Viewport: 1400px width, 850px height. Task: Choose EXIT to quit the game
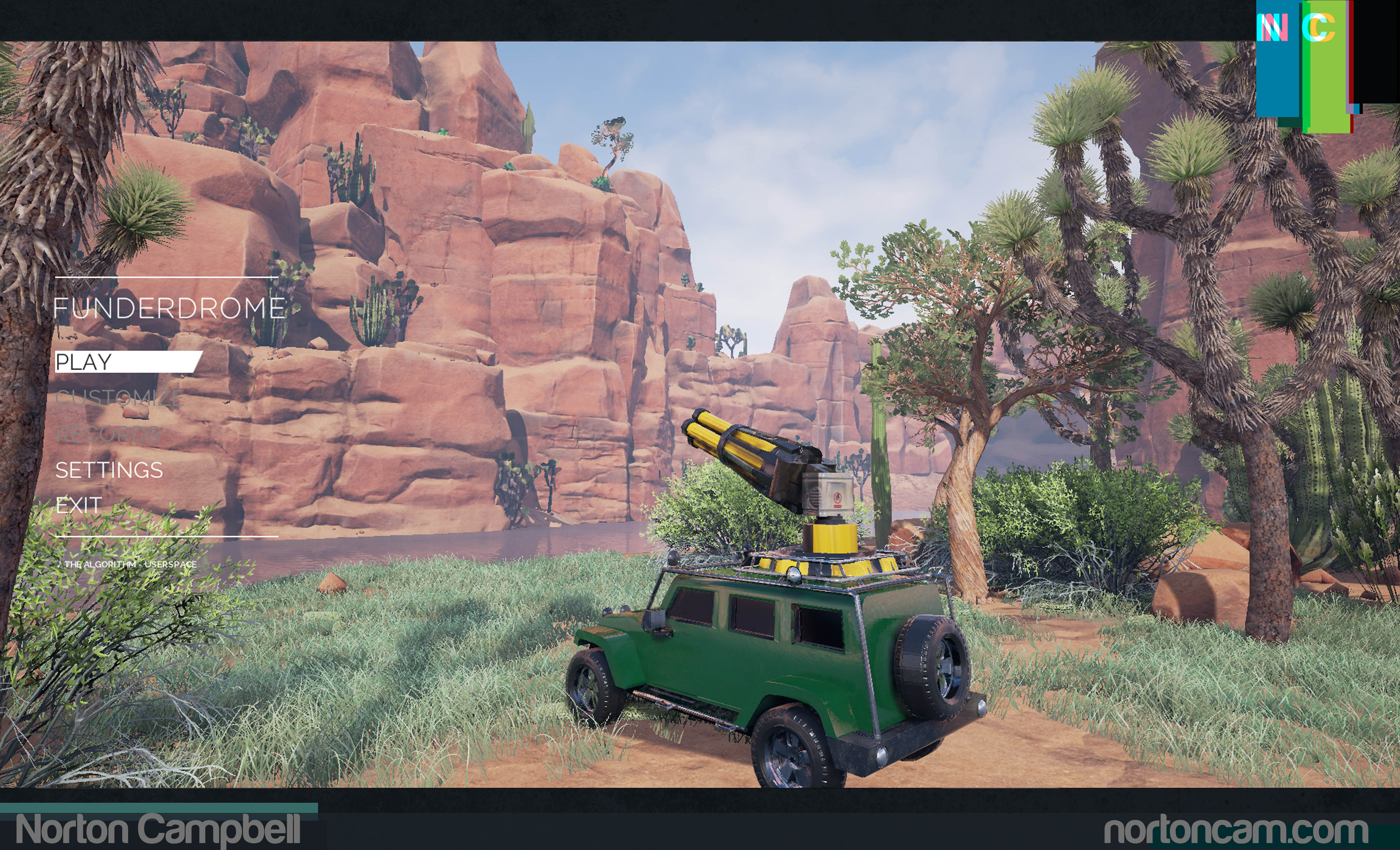(x=78, y=505)
